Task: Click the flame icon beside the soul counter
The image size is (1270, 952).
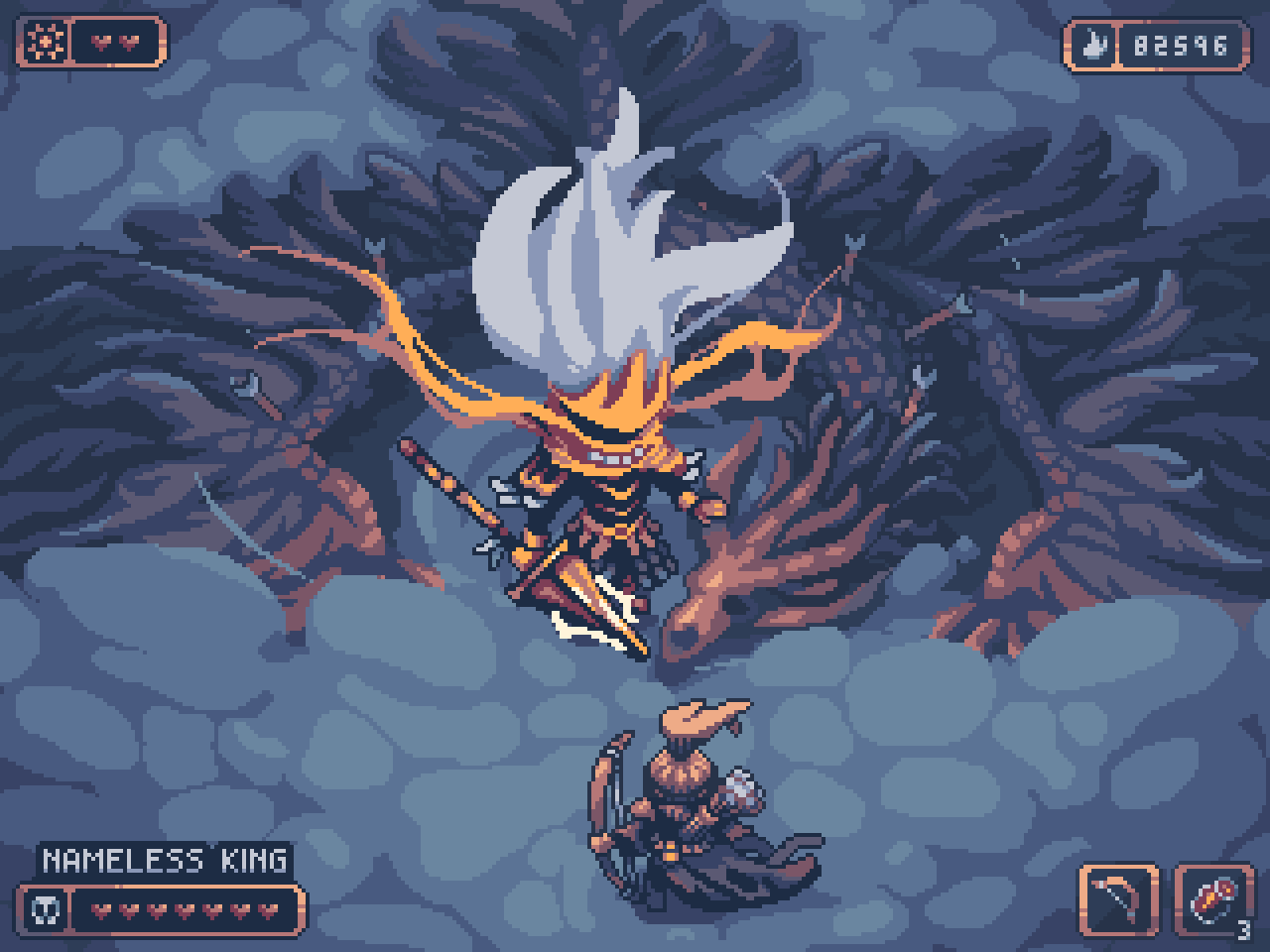Action: click(1093, 44)
